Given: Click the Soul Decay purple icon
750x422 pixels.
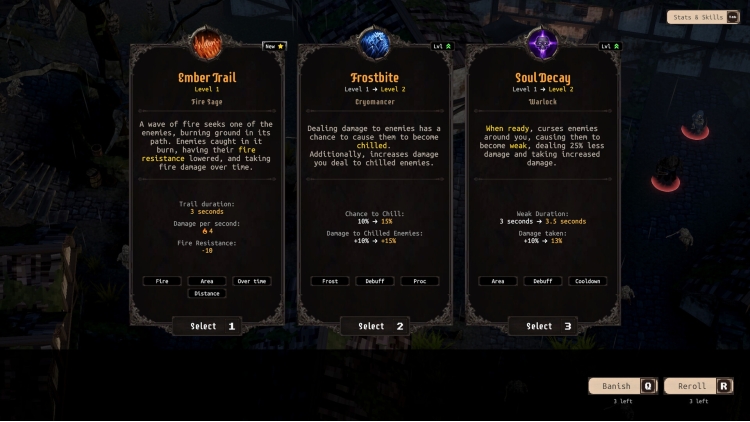Looking at the screenshot, I should coord(542,45).
